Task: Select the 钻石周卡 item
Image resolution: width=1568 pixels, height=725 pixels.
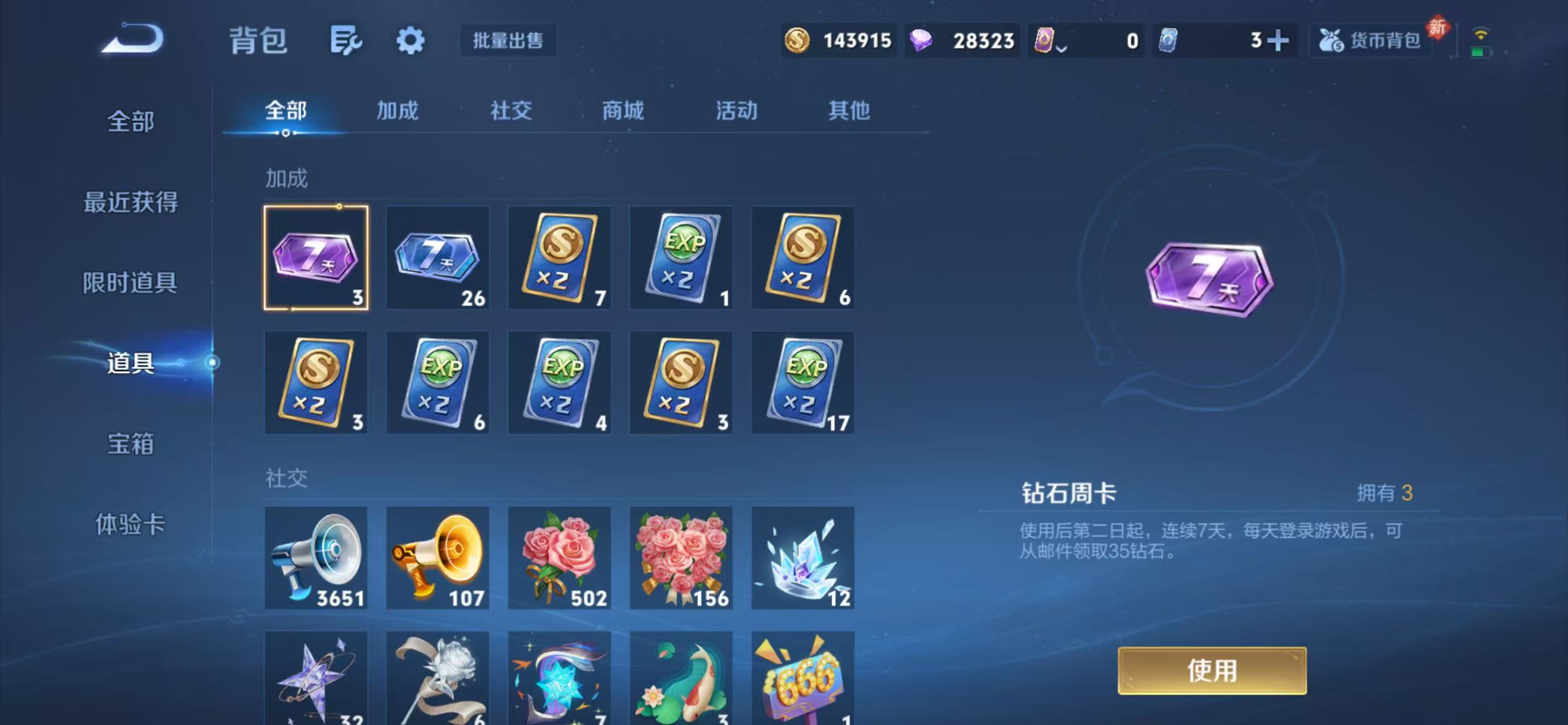Action: tap(316, 257)
